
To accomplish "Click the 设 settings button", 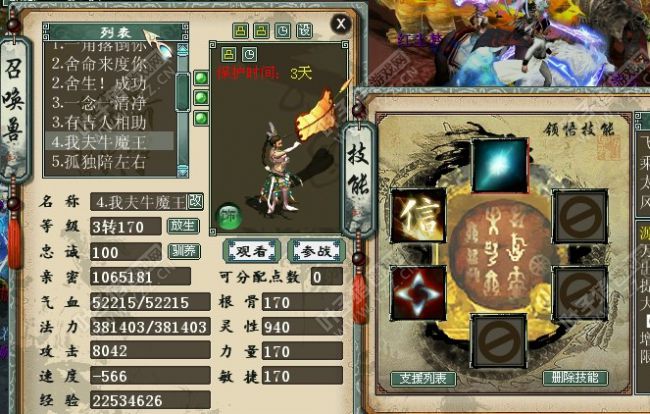I will pyautogui.click(x=304, y=31).
